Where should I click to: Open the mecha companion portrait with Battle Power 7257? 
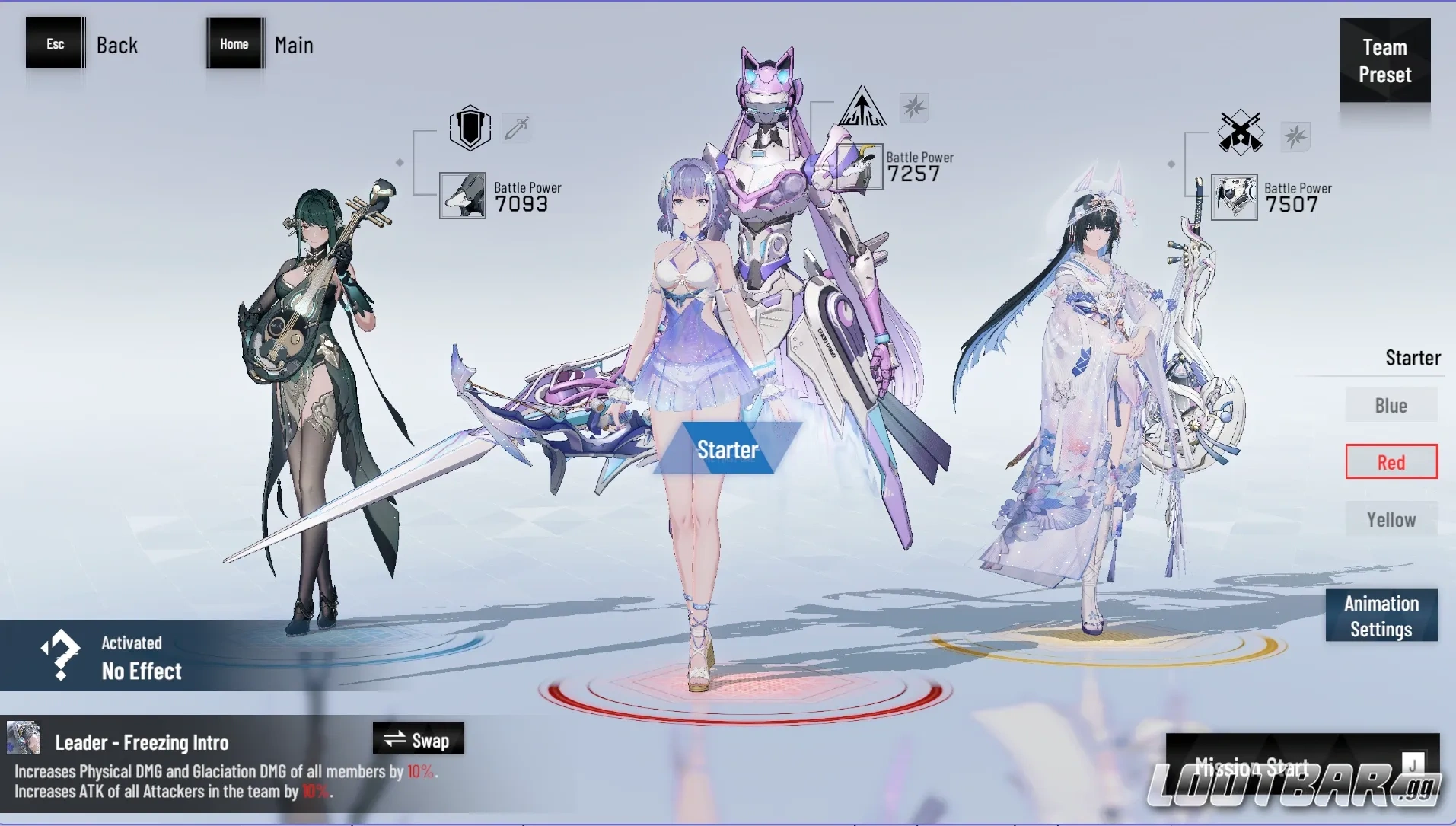859,166
